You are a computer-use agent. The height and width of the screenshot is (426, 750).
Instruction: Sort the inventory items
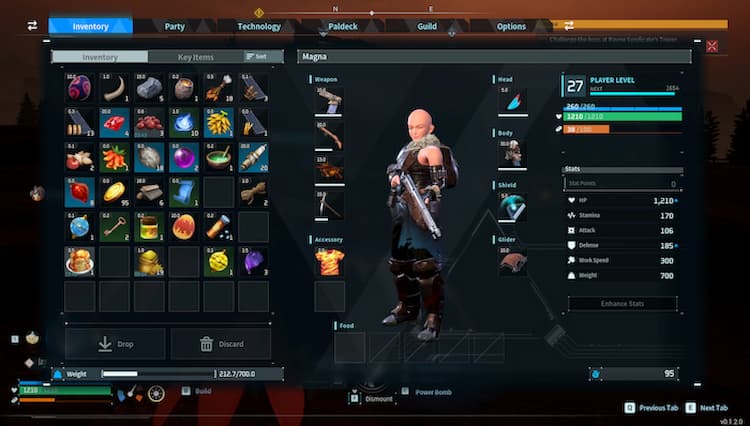tap(257, 57)
